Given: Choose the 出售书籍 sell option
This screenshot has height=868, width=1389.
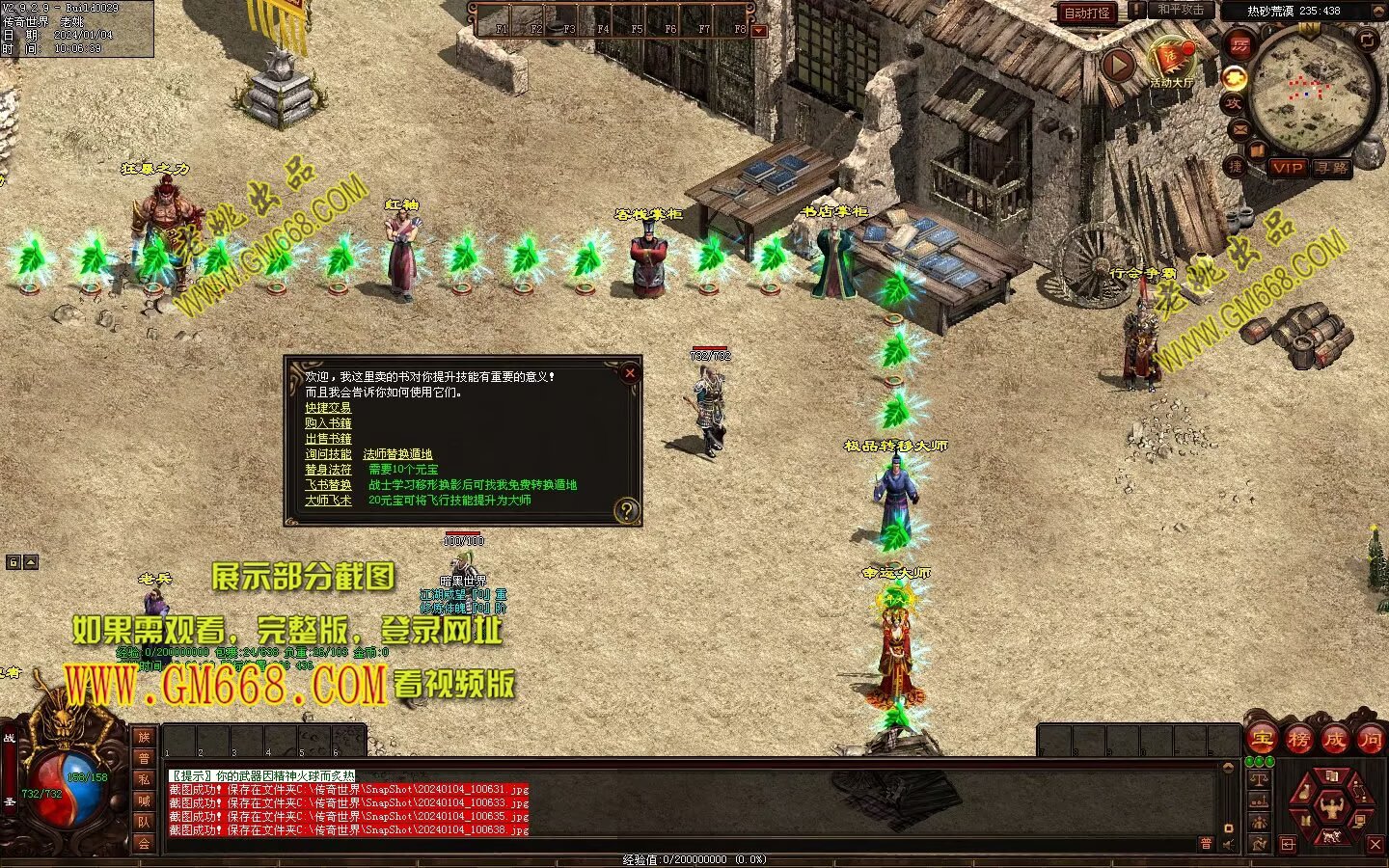Looking at the screenshot, I should tap(328, 439).
